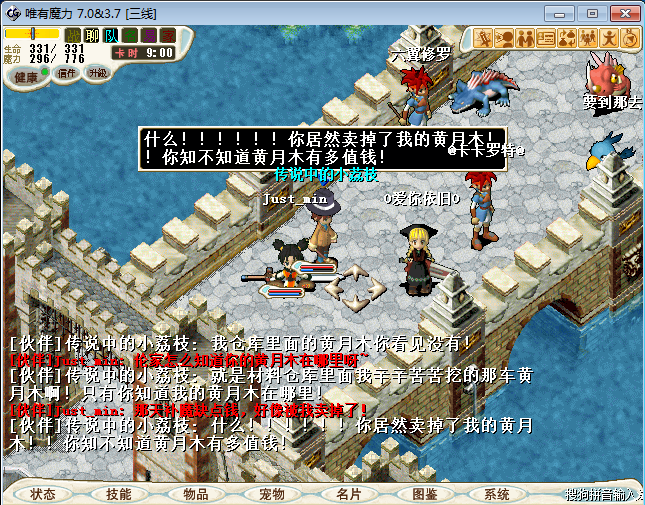Screen dimensions: 645x505
Task: Click the 健康 health button
Action: (x=27, y=76)
